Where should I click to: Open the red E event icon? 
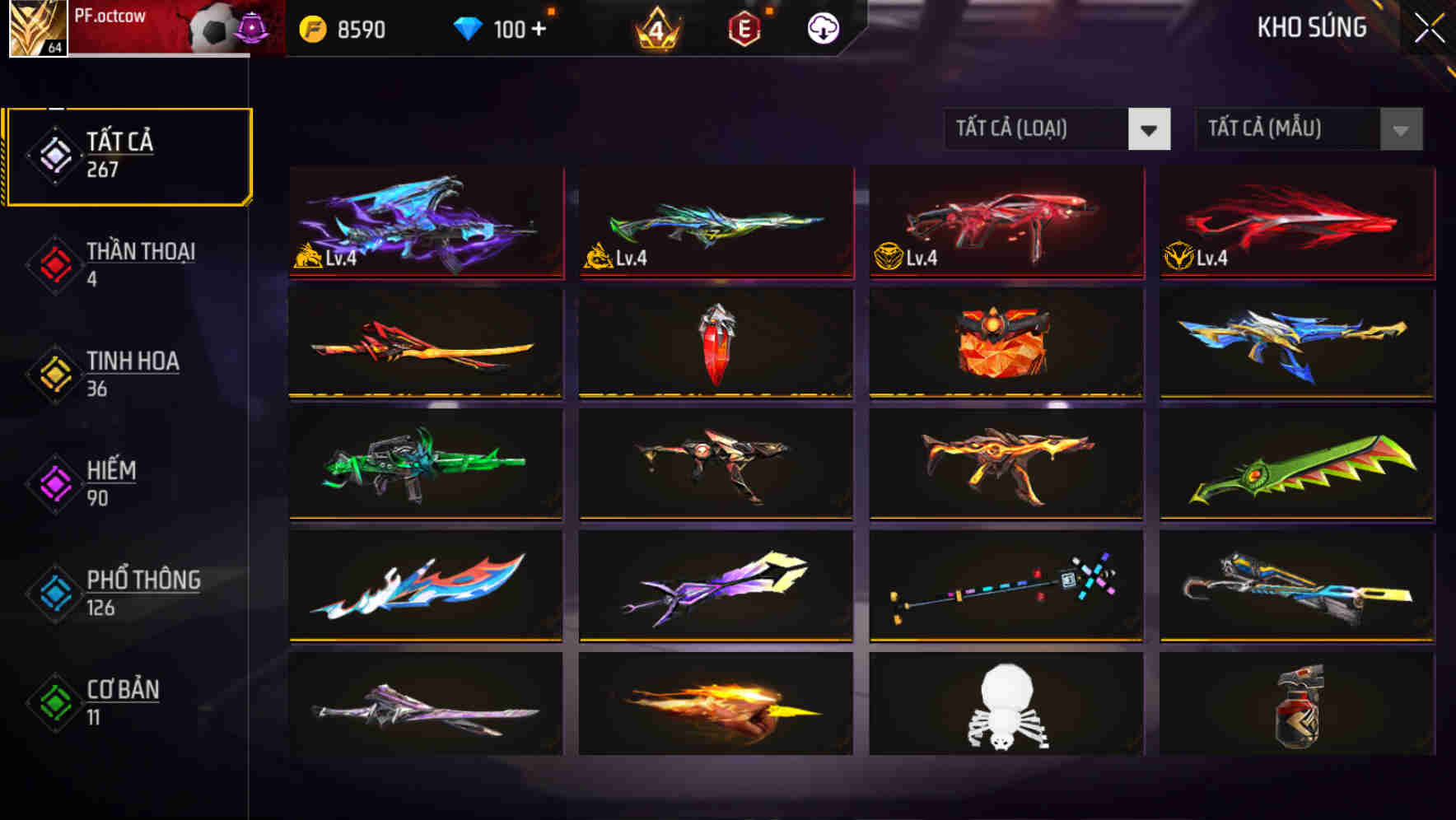[x=745, y=27]
